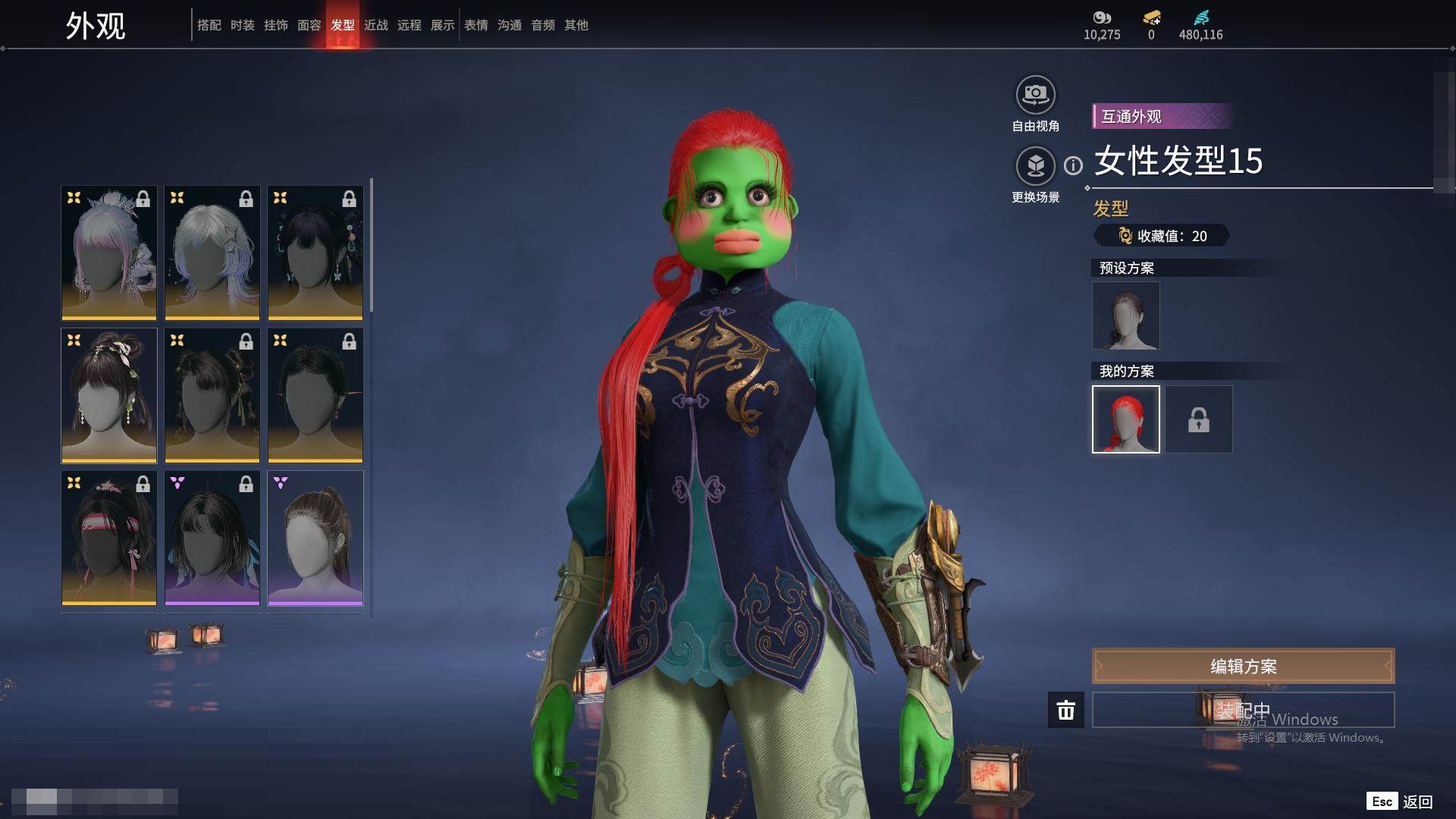Screen dimensions: 1456x819
Task: Switch to the 面容 face tab
Action: (x=309, y=25)
